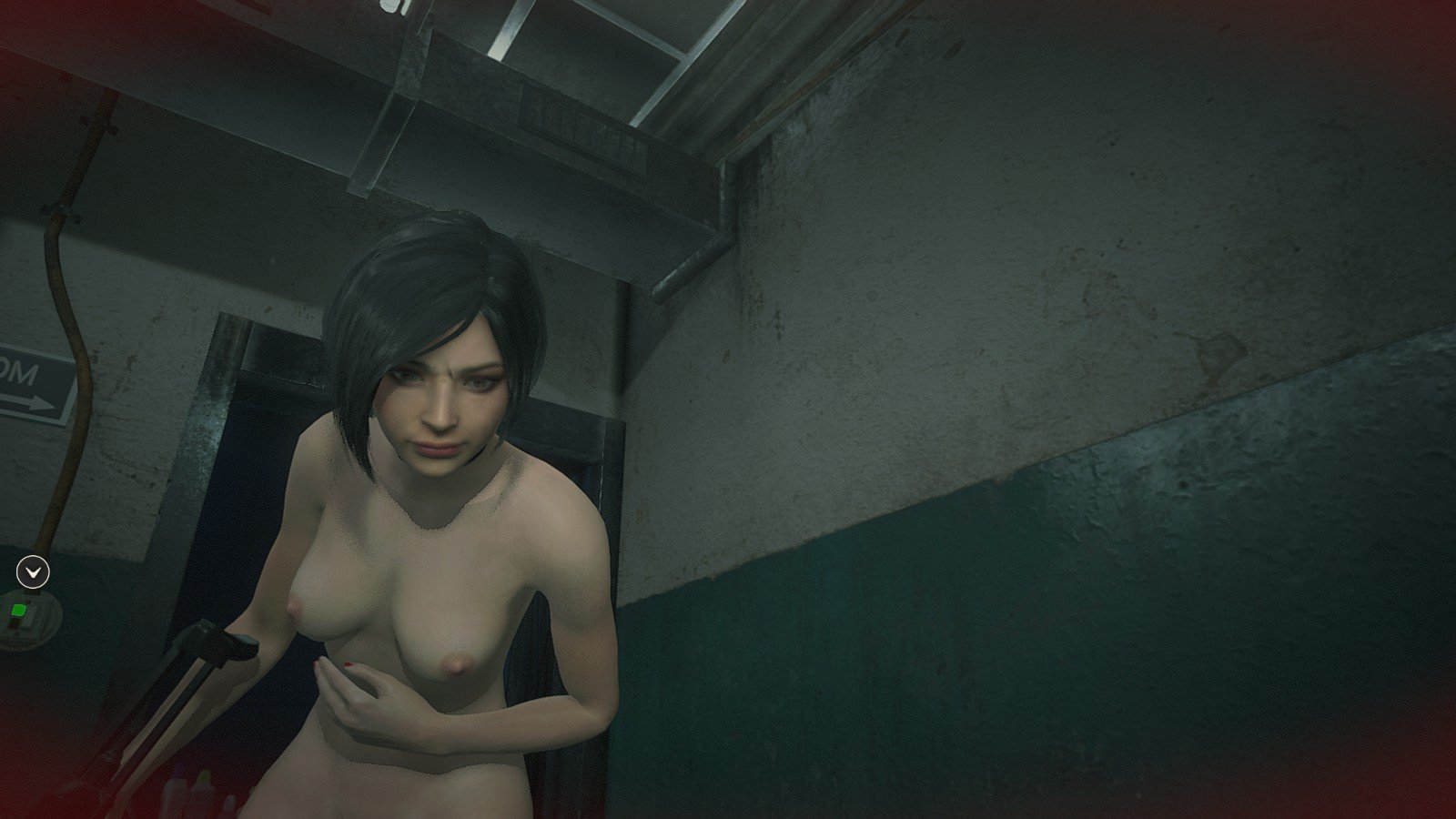The height and width of the screenshot is (819, 1456).
Task: Click the circular down-arrow interaction marker
Action: pos(34,572)
